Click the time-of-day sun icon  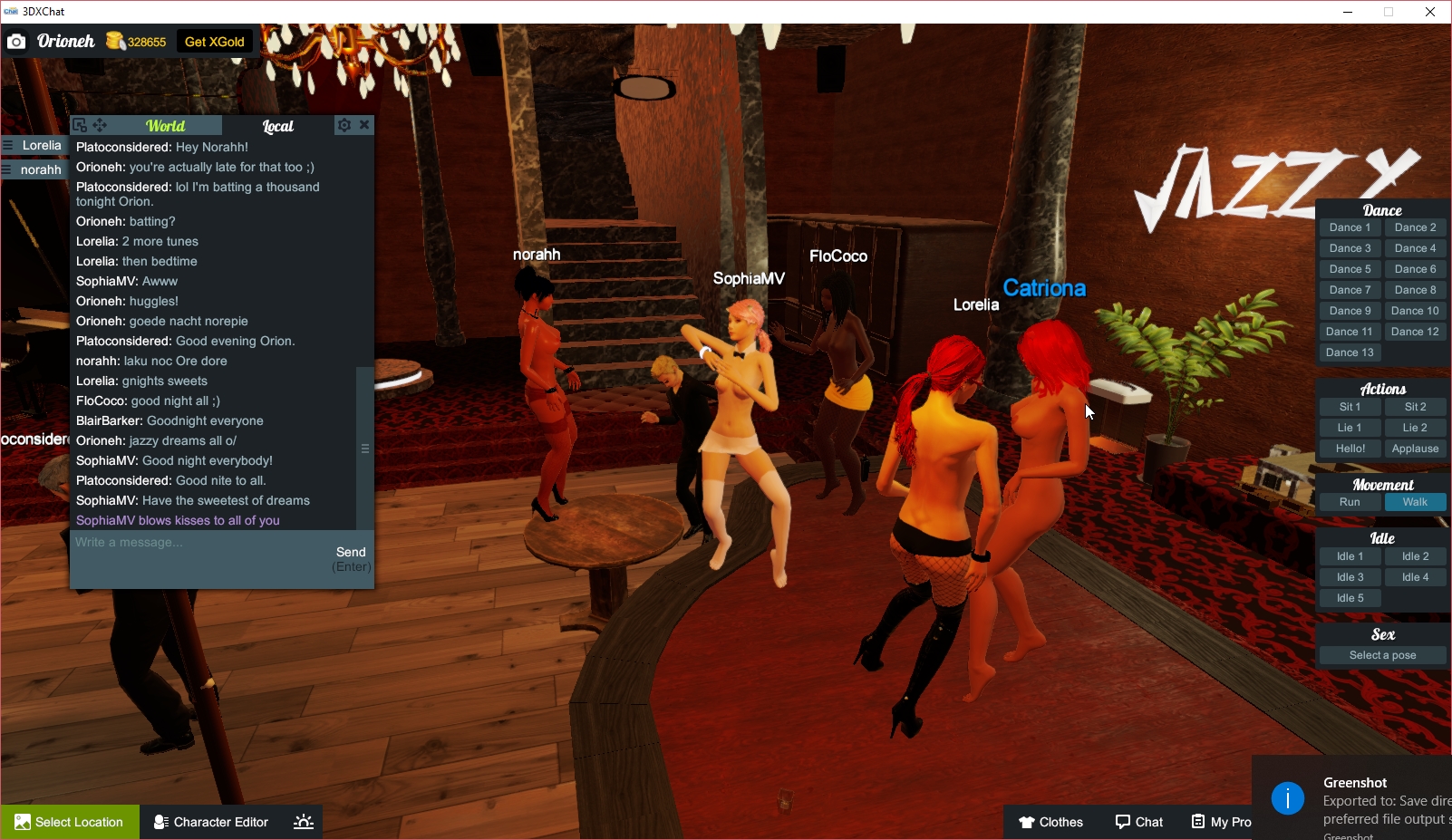click(303, 822)
